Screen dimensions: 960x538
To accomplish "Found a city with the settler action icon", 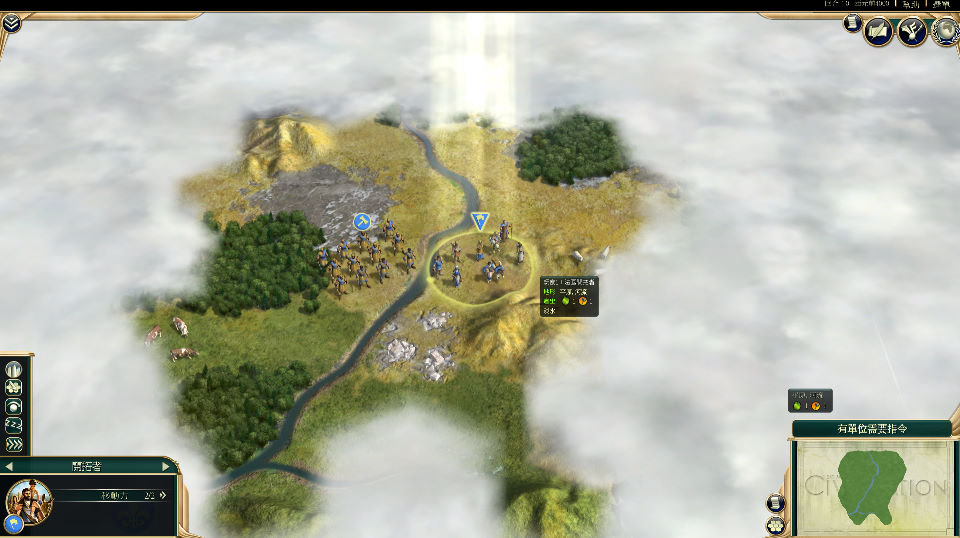I will [14, 369].
